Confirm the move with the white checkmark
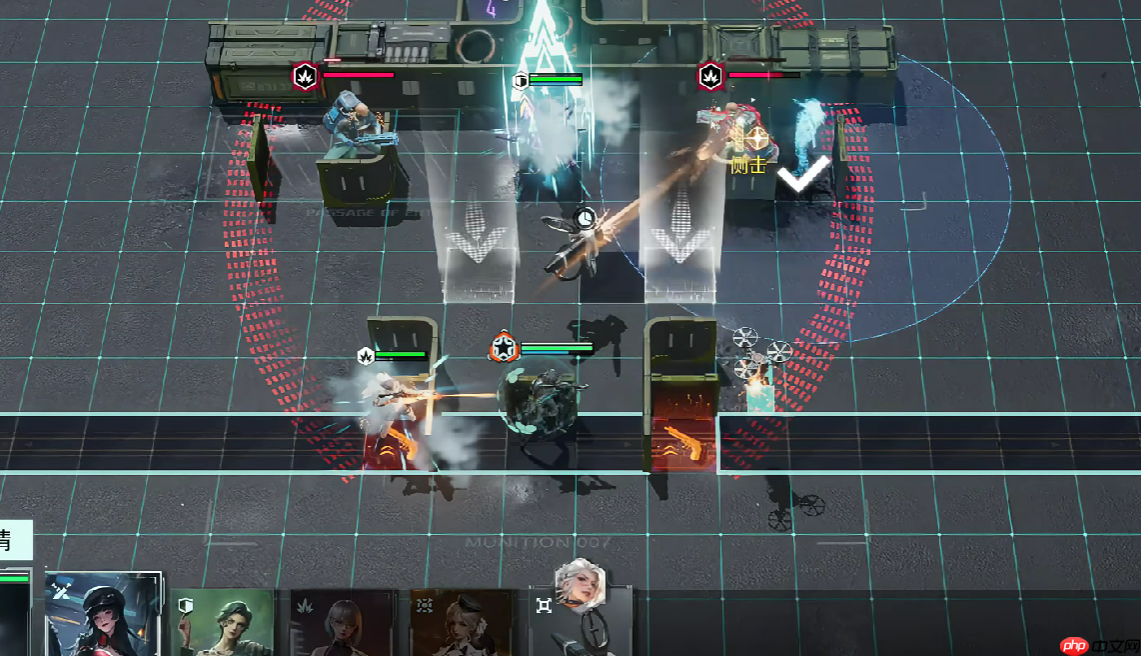 pyautogui.click(x=804, y=175)
